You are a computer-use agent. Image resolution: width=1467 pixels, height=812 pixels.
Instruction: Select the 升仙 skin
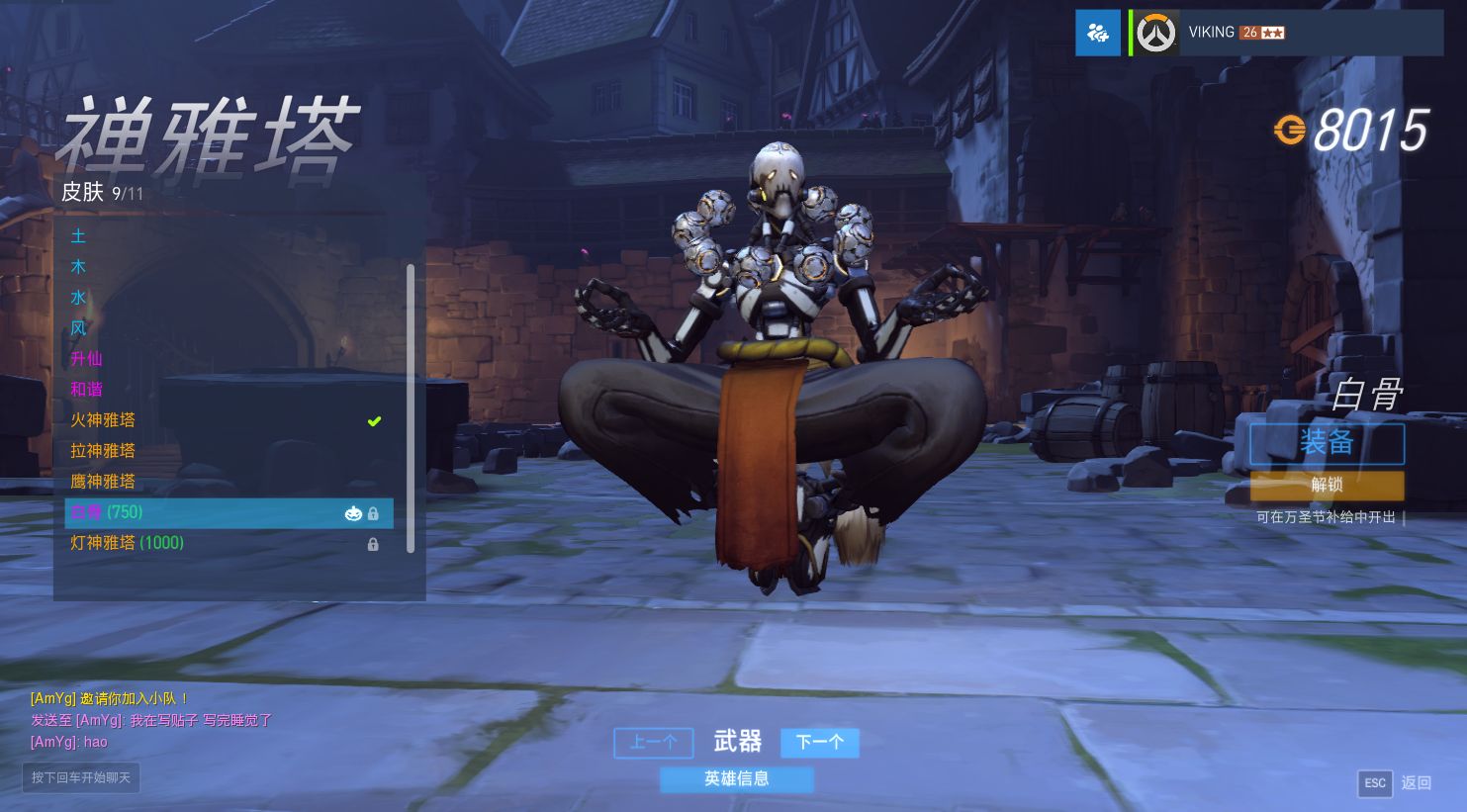[x=86, y=359]
